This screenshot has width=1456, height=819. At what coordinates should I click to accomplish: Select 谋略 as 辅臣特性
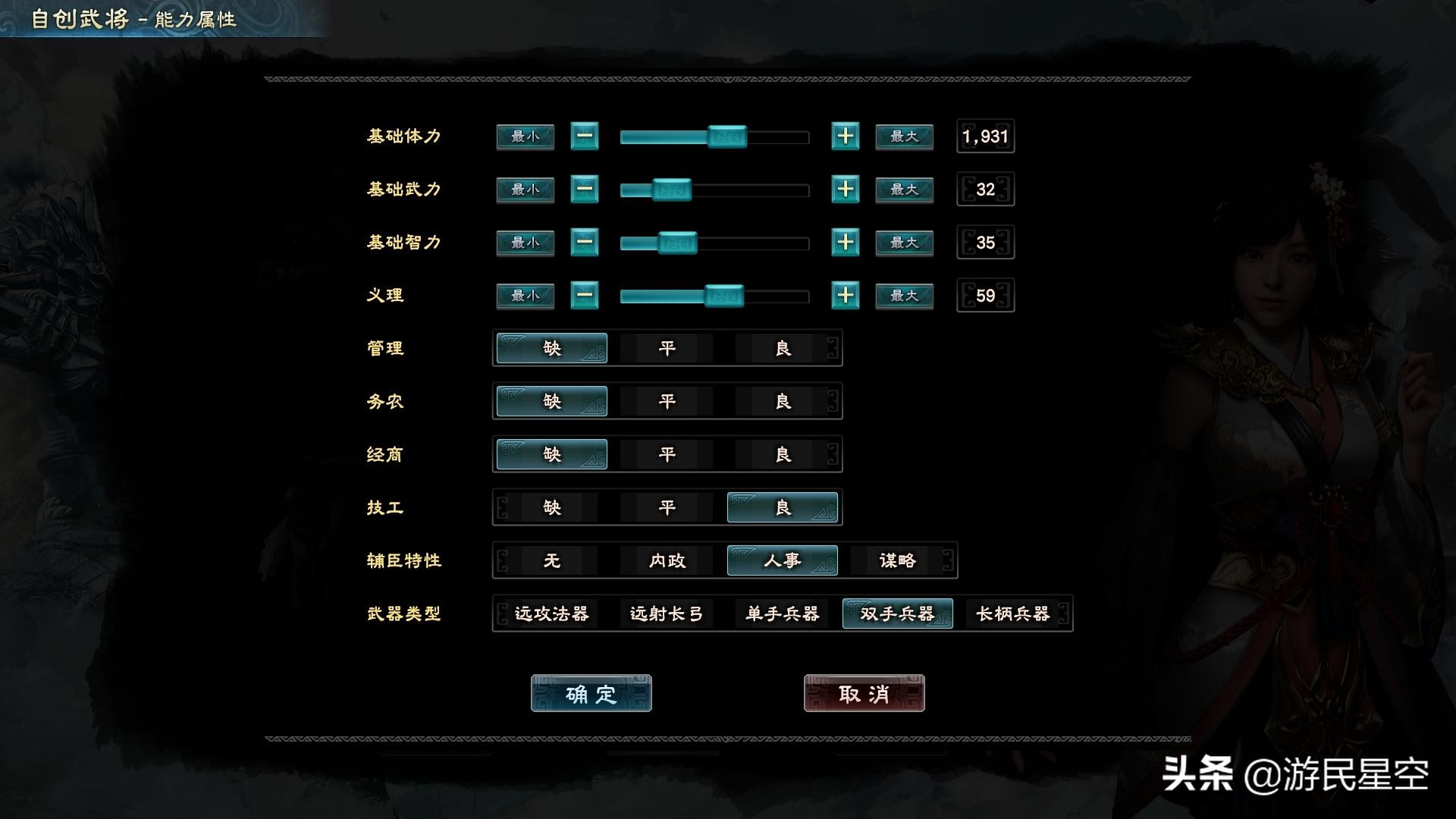[897, 561]
